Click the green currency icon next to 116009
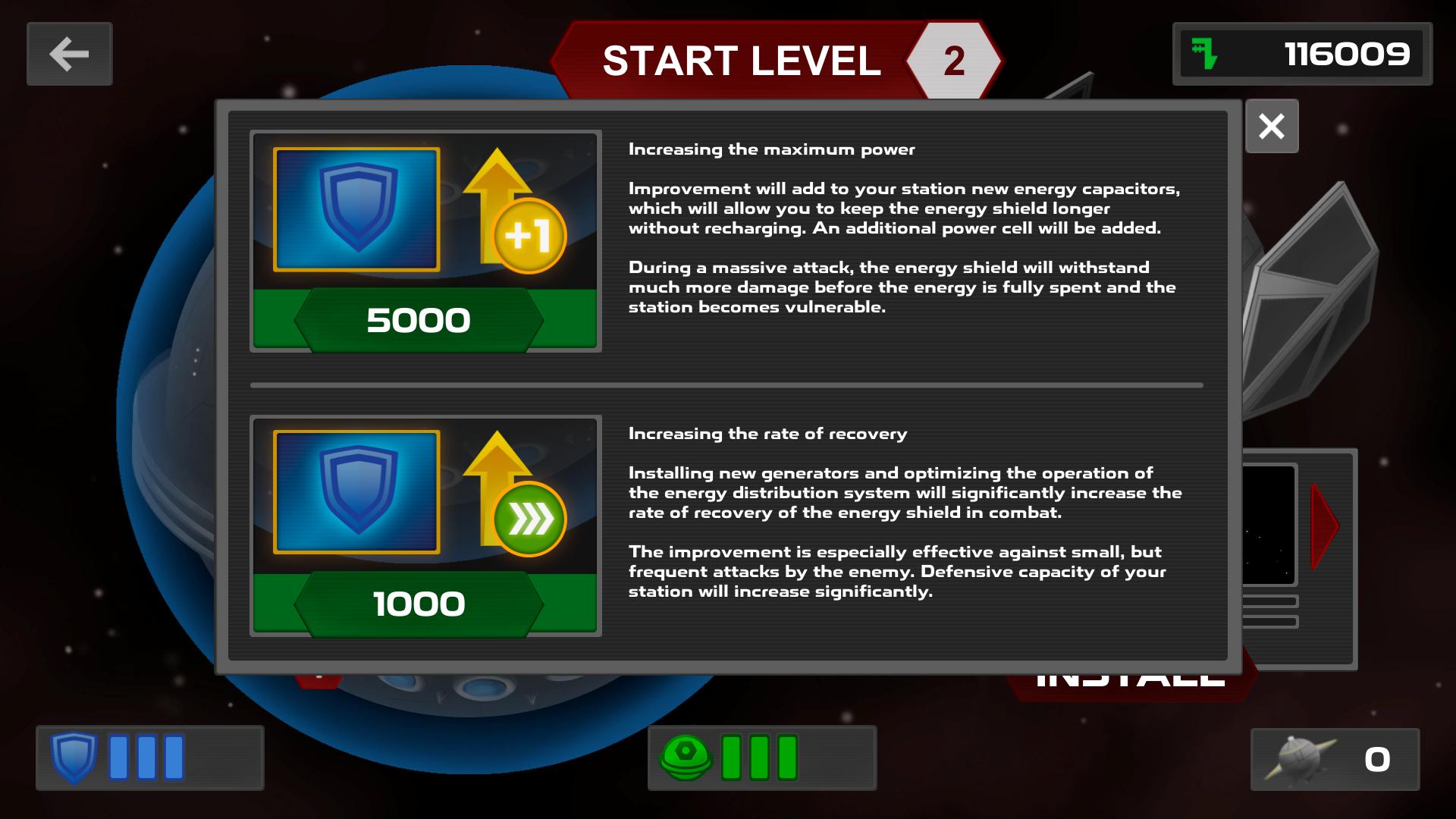The height and width of the screenshot is (819, 1456). click(x=1204, y=54)
